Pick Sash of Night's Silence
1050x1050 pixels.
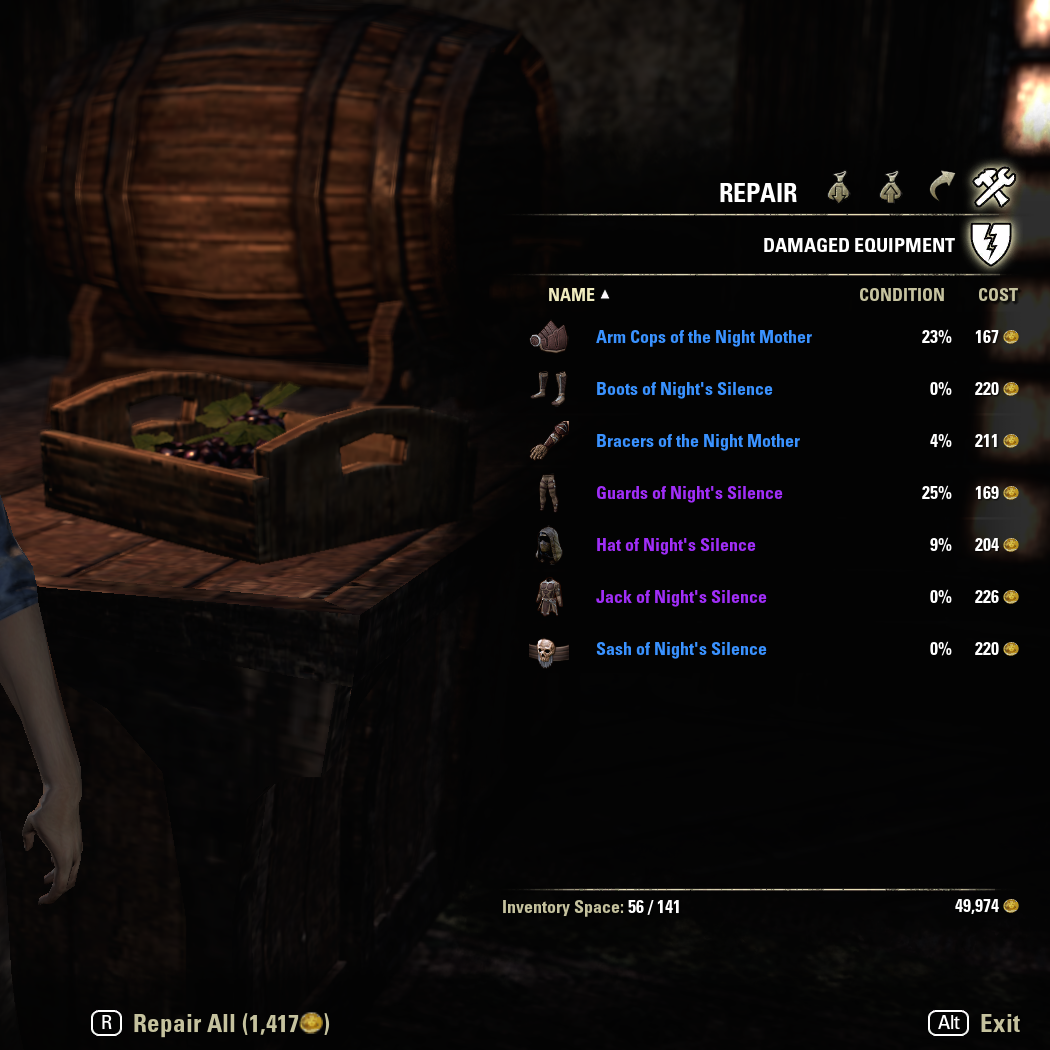681,649
